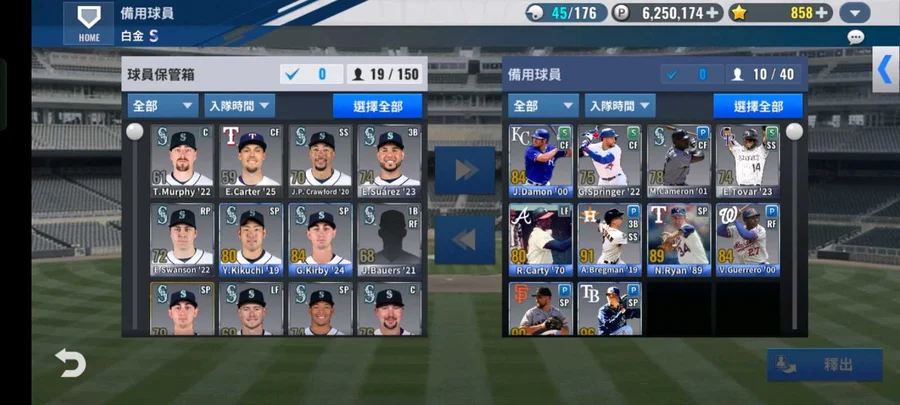Image resolution: width=900 pixels, height=405 pixels.
Task: Select all players in 球員保管箱 panel
Action: click(x=377, y=106)
